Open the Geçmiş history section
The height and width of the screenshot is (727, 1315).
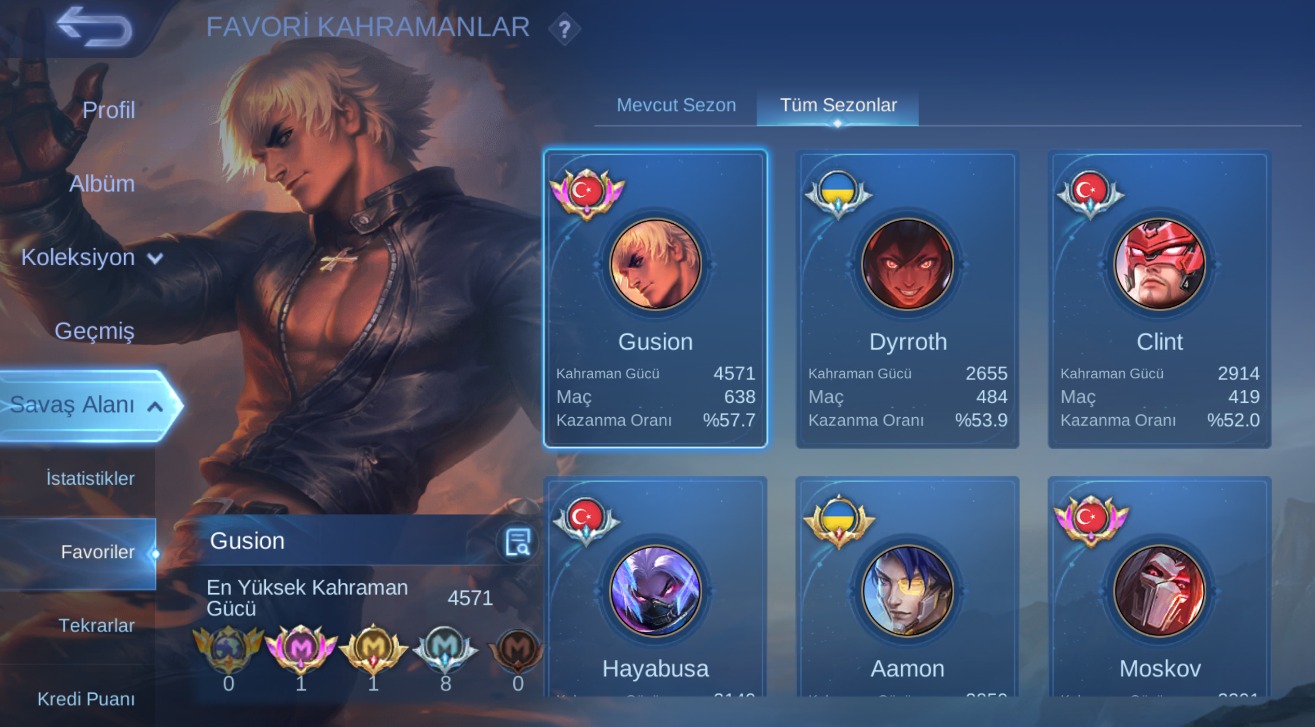tap(94, 331)
